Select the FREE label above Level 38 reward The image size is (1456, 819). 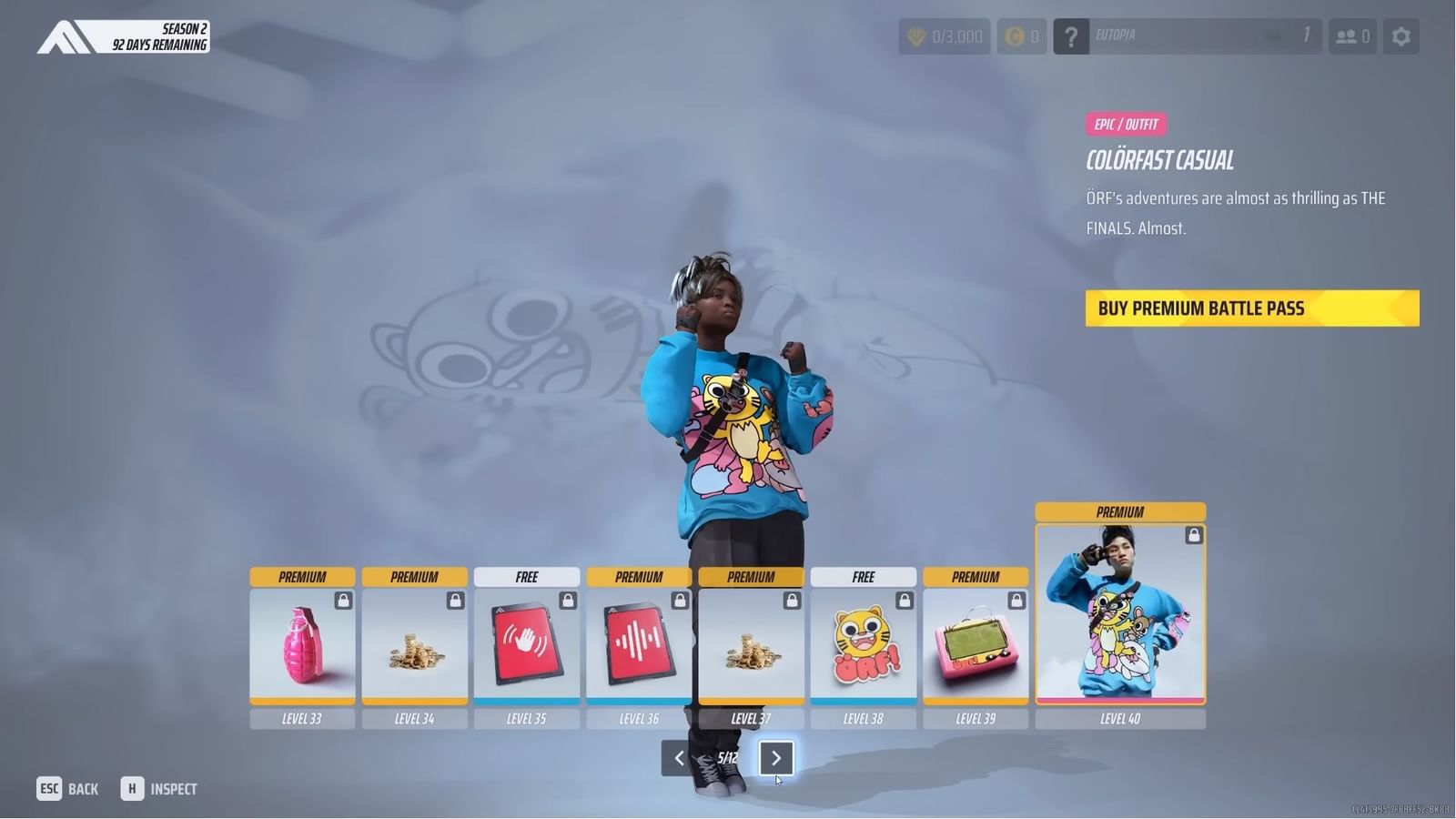863,576
